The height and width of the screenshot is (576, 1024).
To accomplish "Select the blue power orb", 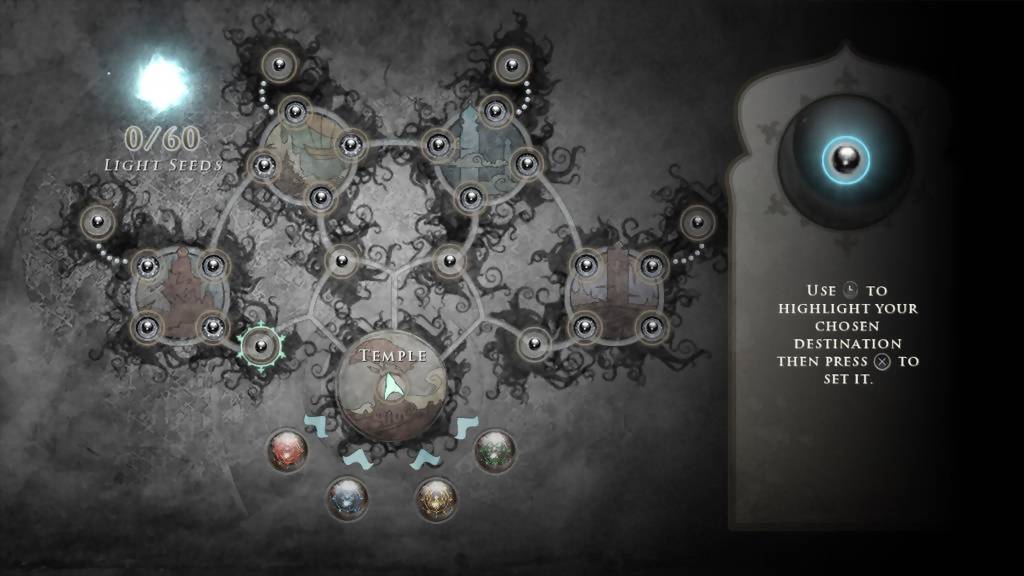I will [x=347, y=497].
